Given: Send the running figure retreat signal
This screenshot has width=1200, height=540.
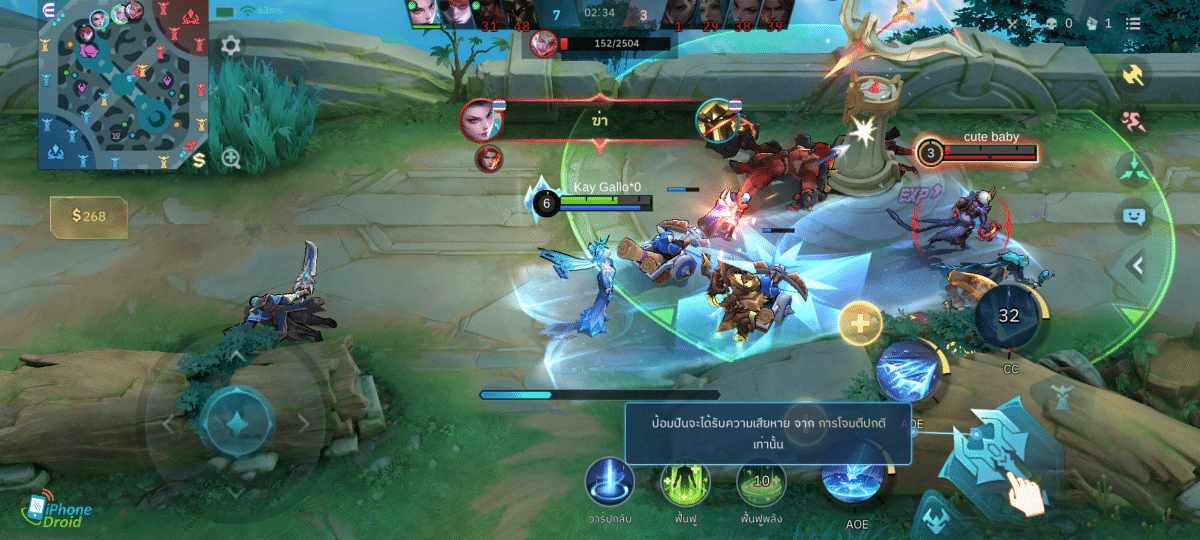Looking at the screenshot, I should [x=1134, y=121].
